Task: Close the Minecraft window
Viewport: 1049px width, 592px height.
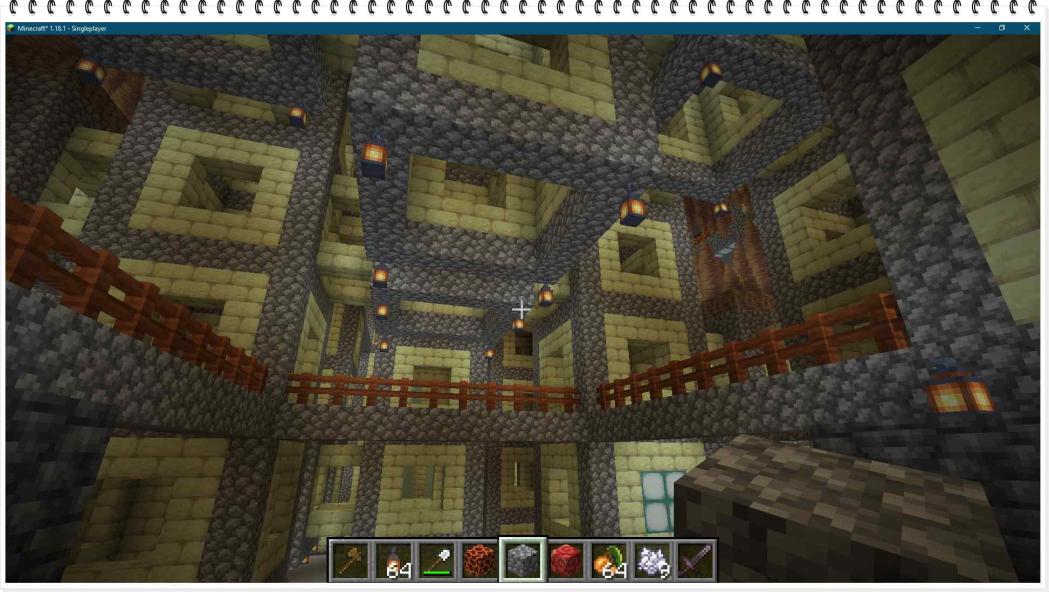Action: [1027, 28]
